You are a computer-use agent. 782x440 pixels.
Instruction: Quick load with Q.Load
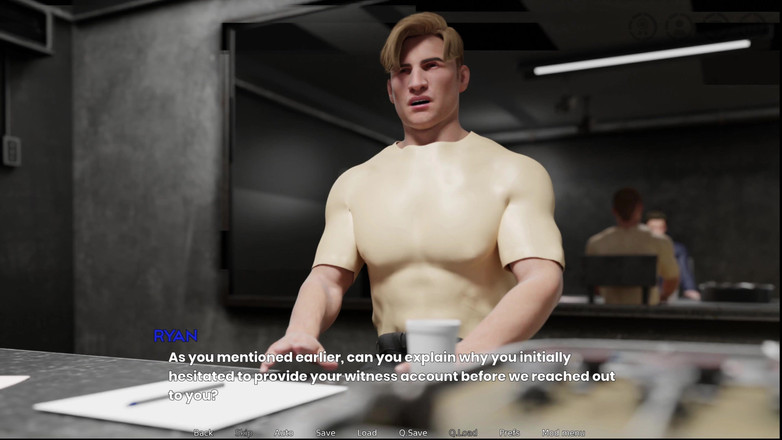coord(463,433)
